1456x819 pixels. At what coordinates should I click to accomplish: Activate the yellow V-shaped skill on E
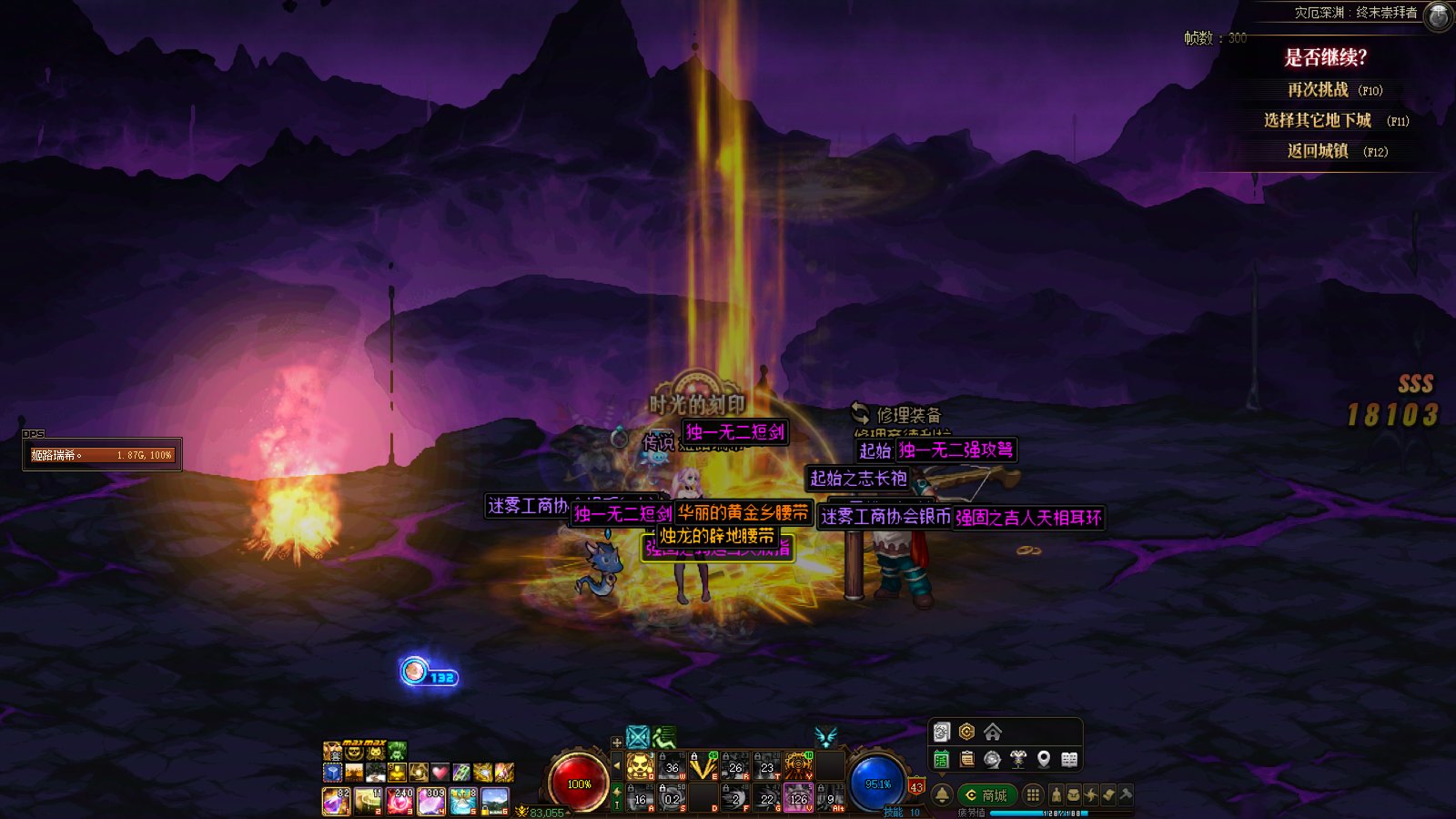[x=703, y=766]
